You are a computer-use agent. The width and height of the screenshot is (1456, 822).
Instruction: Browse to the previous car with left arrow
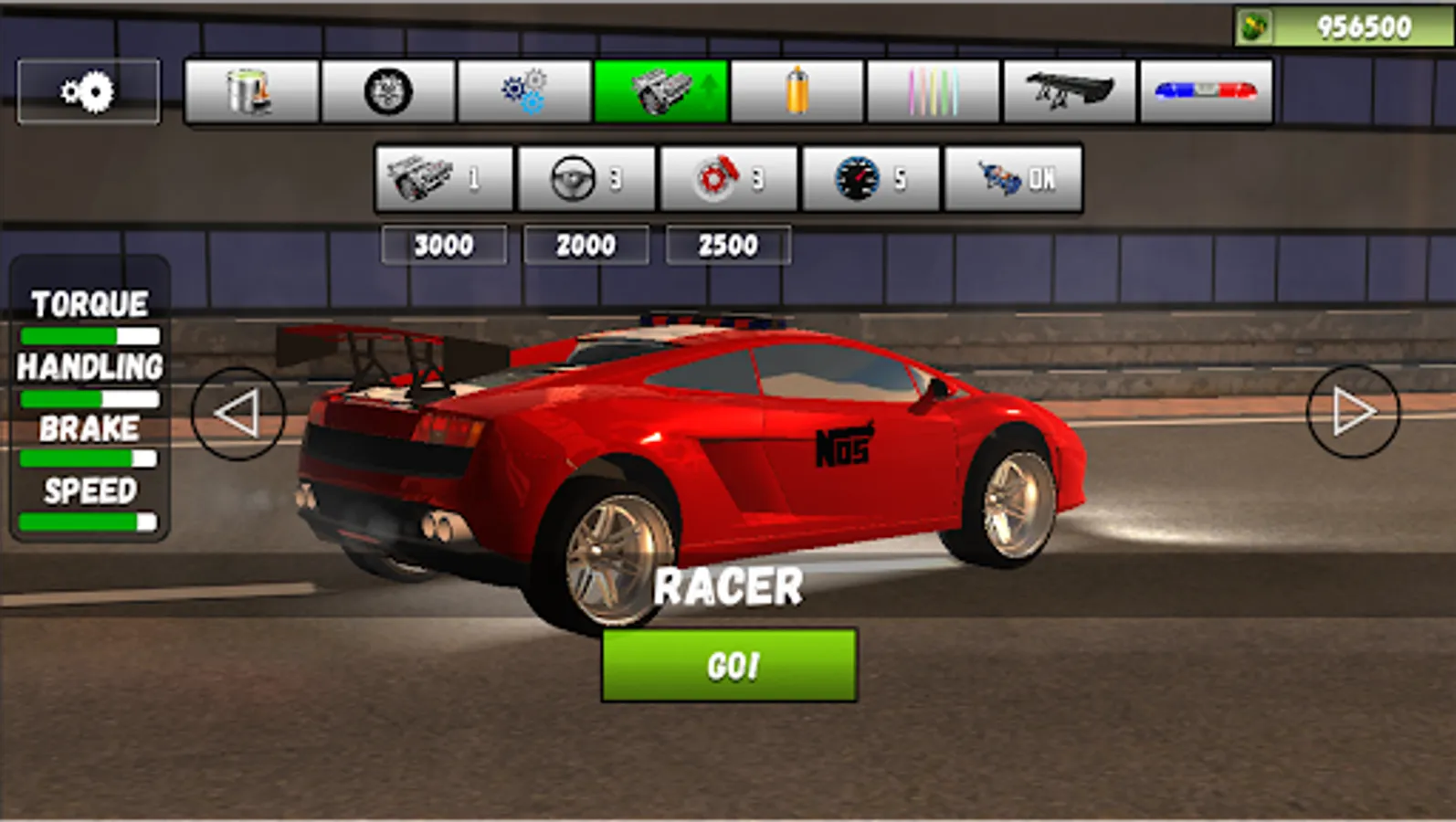tap(239, 413)
